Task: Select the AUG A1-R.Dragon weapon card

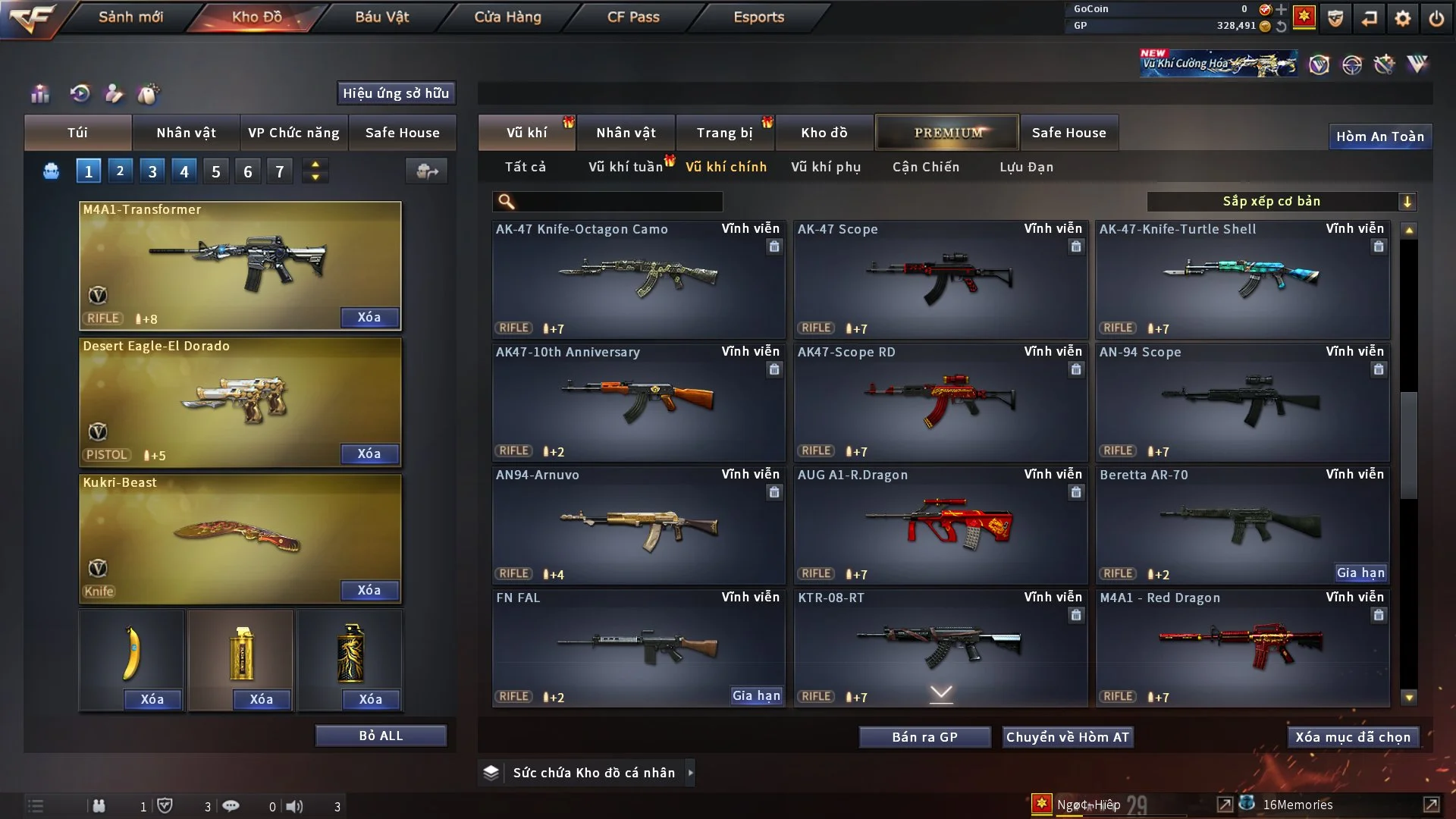Action: [x=940, y=525]
